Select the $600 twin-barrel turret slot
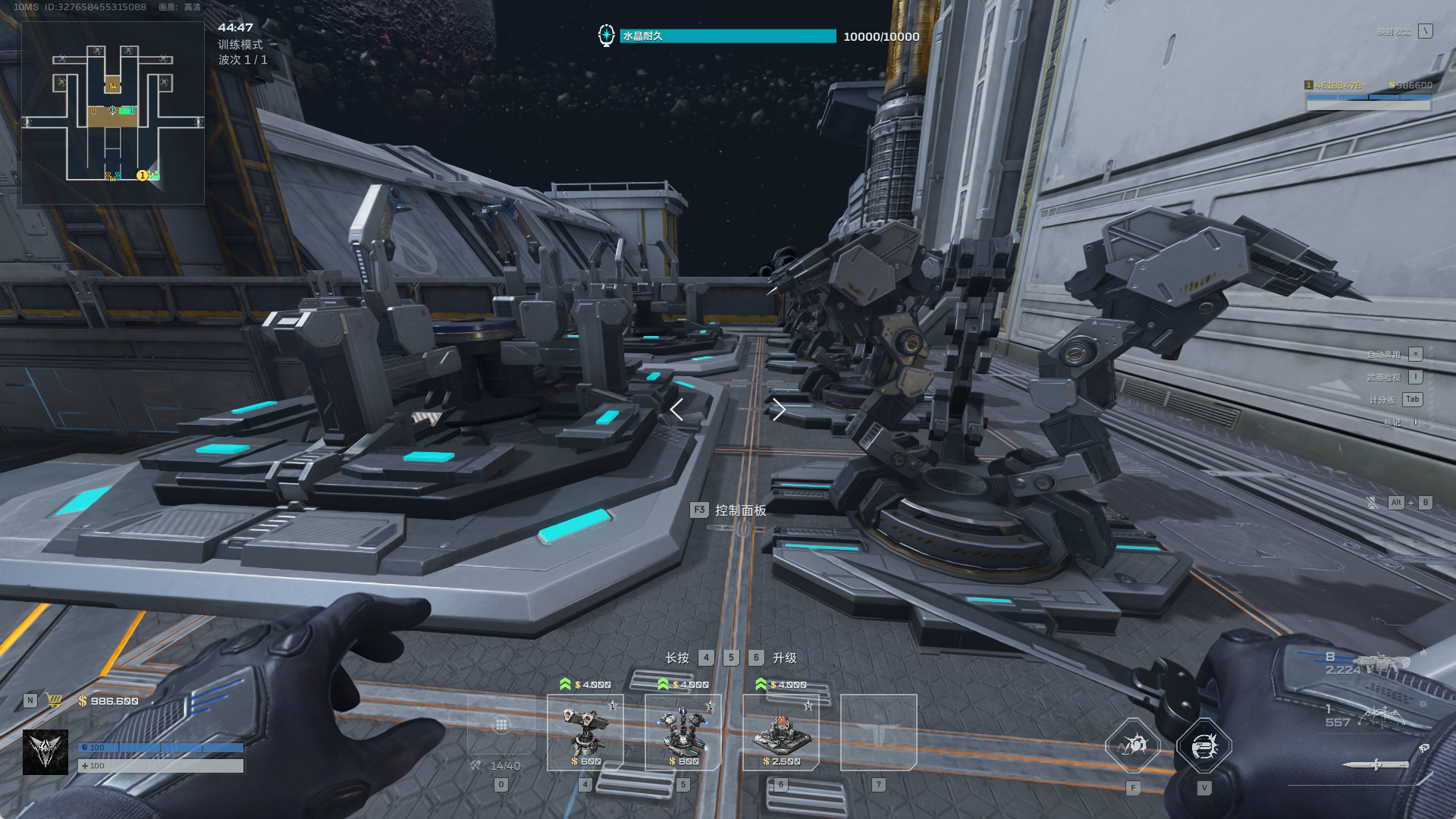Screen dimensions: 1456x819 (x=585, y=733)
